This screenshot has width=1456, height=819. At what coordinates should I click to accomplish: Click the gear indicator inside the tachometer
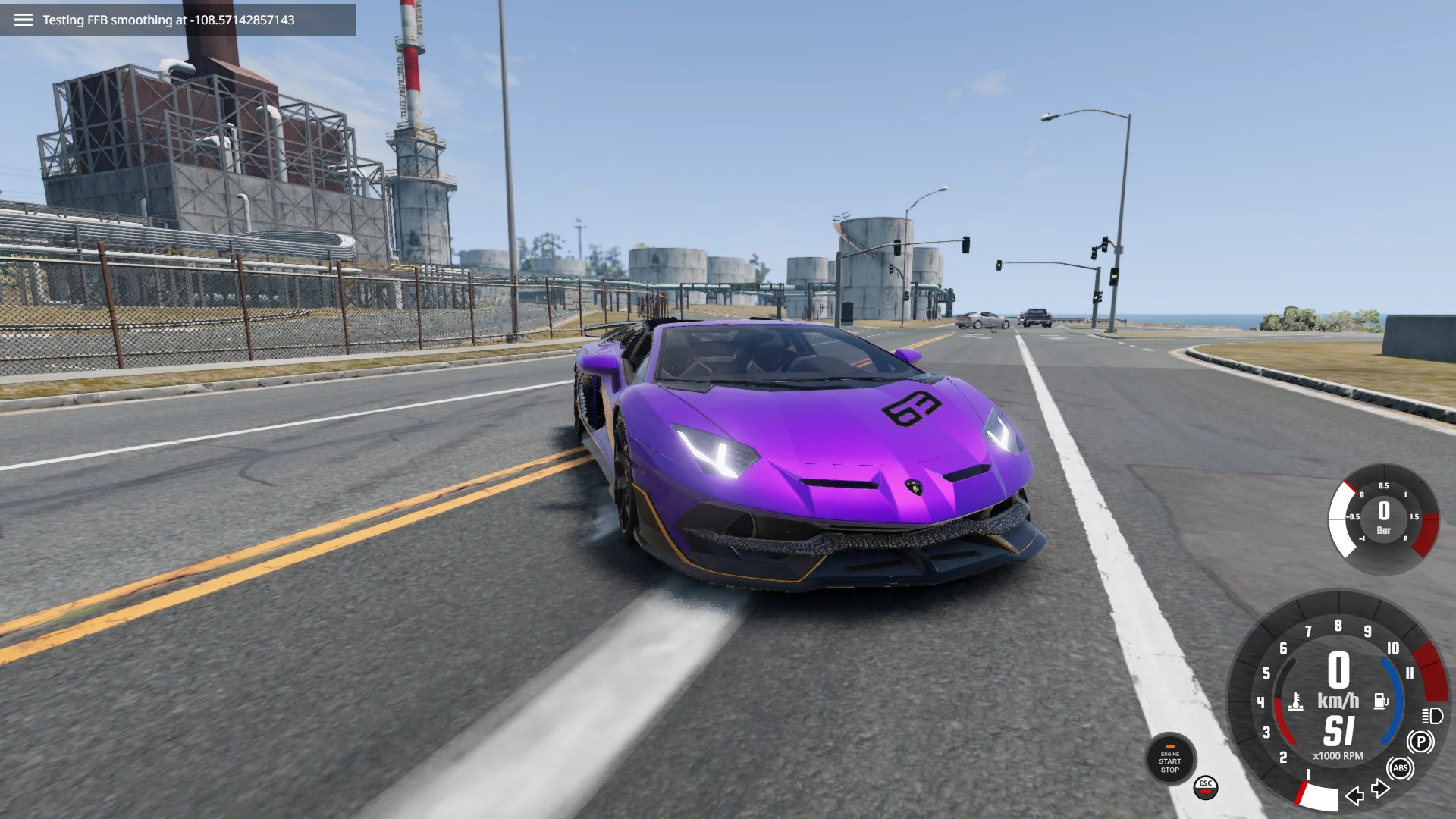pyautogui.click(x=1339, y=730)
